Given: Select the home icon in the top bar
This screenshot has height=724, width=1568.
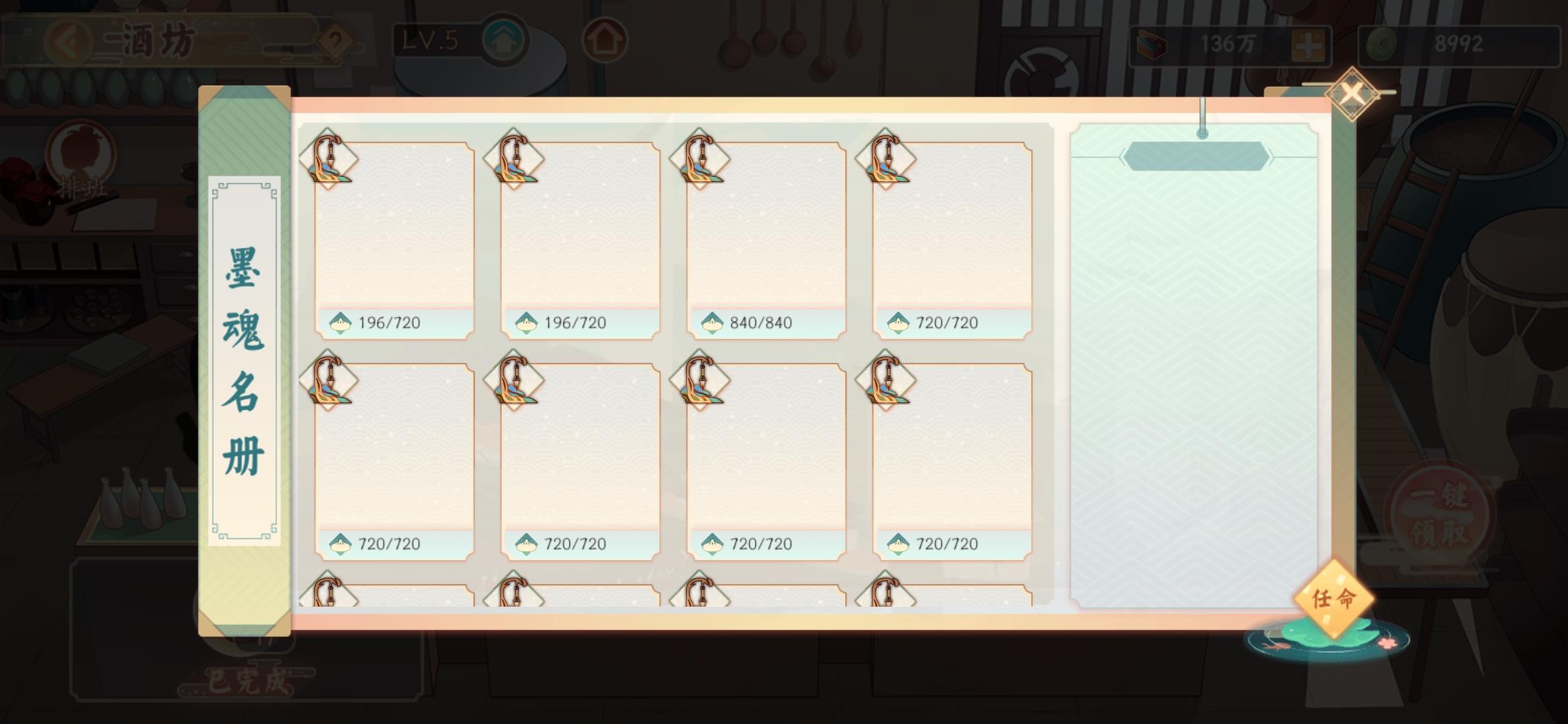Looking at the screenshot, I should tap(605, 40).
